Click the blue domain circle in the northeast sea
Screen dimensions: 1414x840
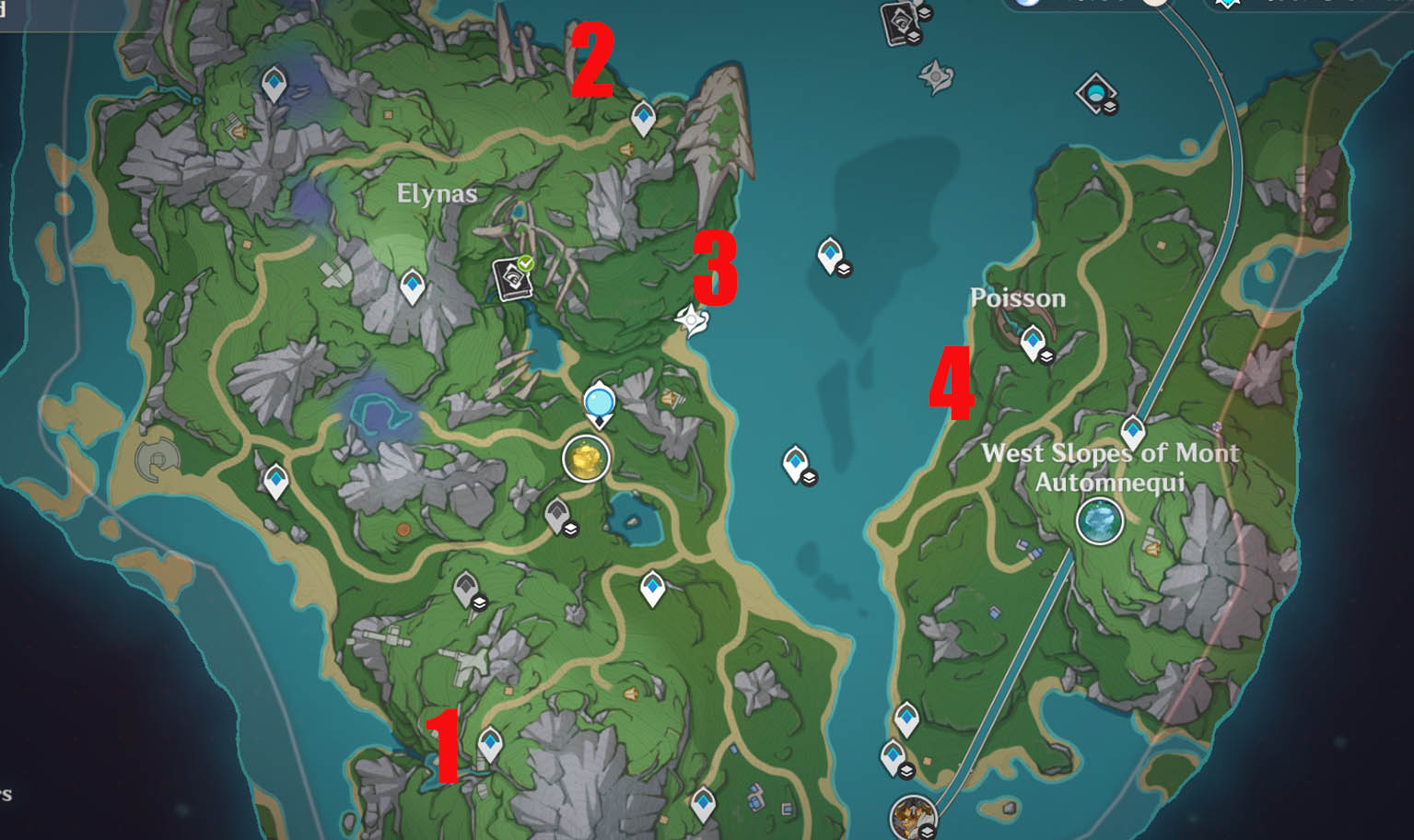pos(1095,92)
